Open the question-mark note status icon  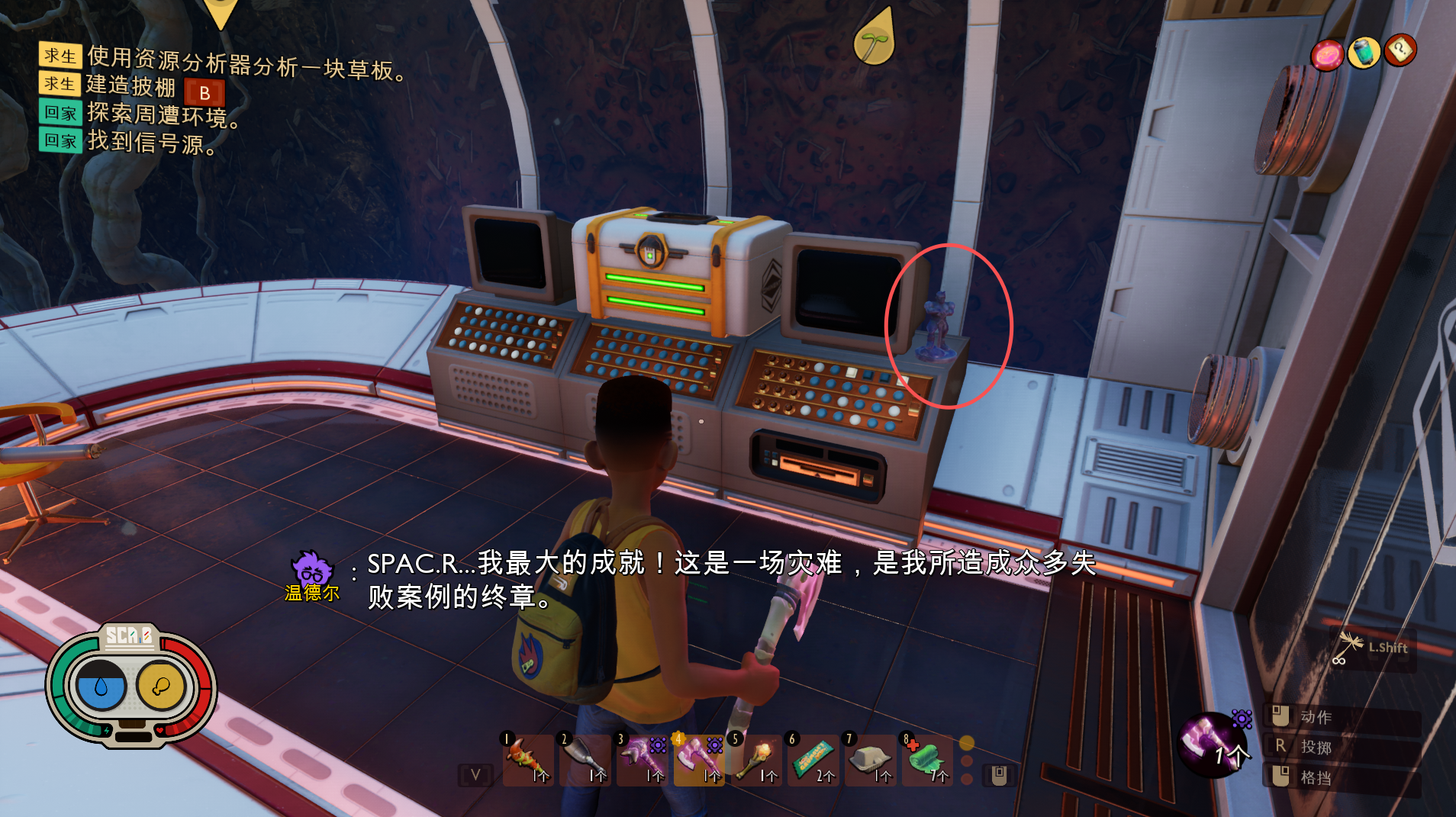pyautogui.click(x=1400, y=51)
